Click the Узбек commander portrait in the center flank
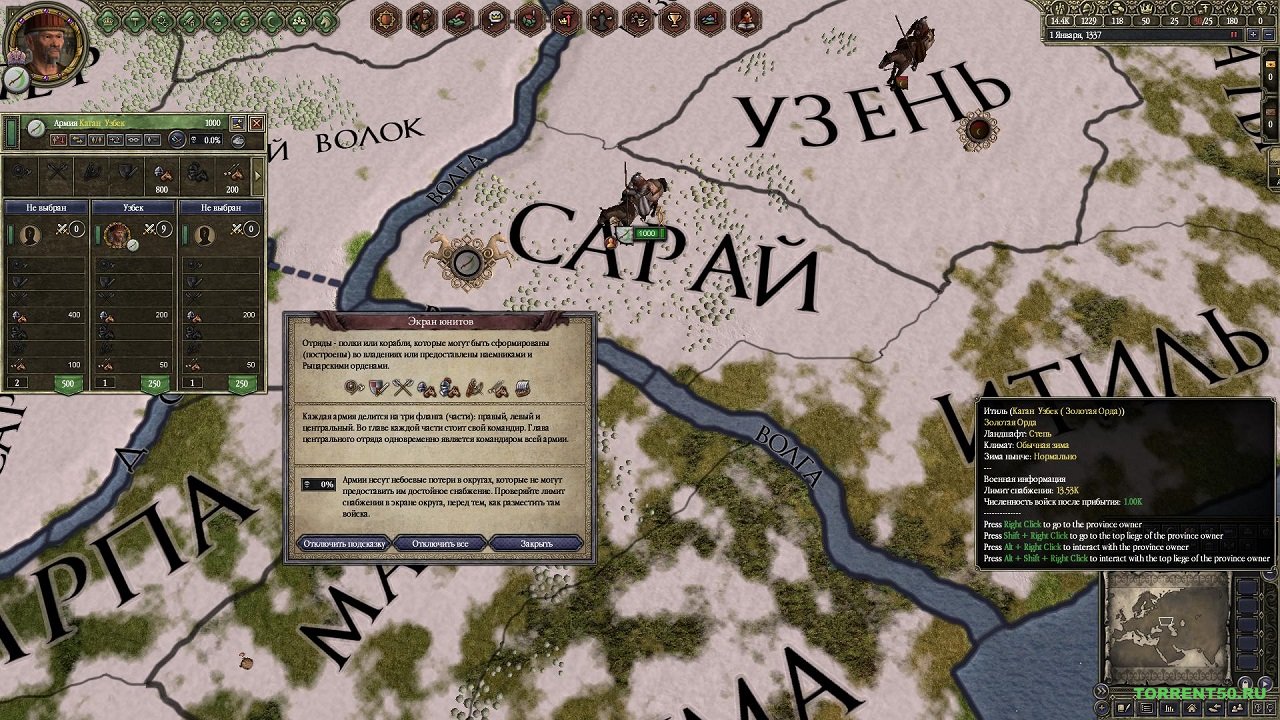The width and height of the screenshot is (1280, 720). [x=117, y=235]
